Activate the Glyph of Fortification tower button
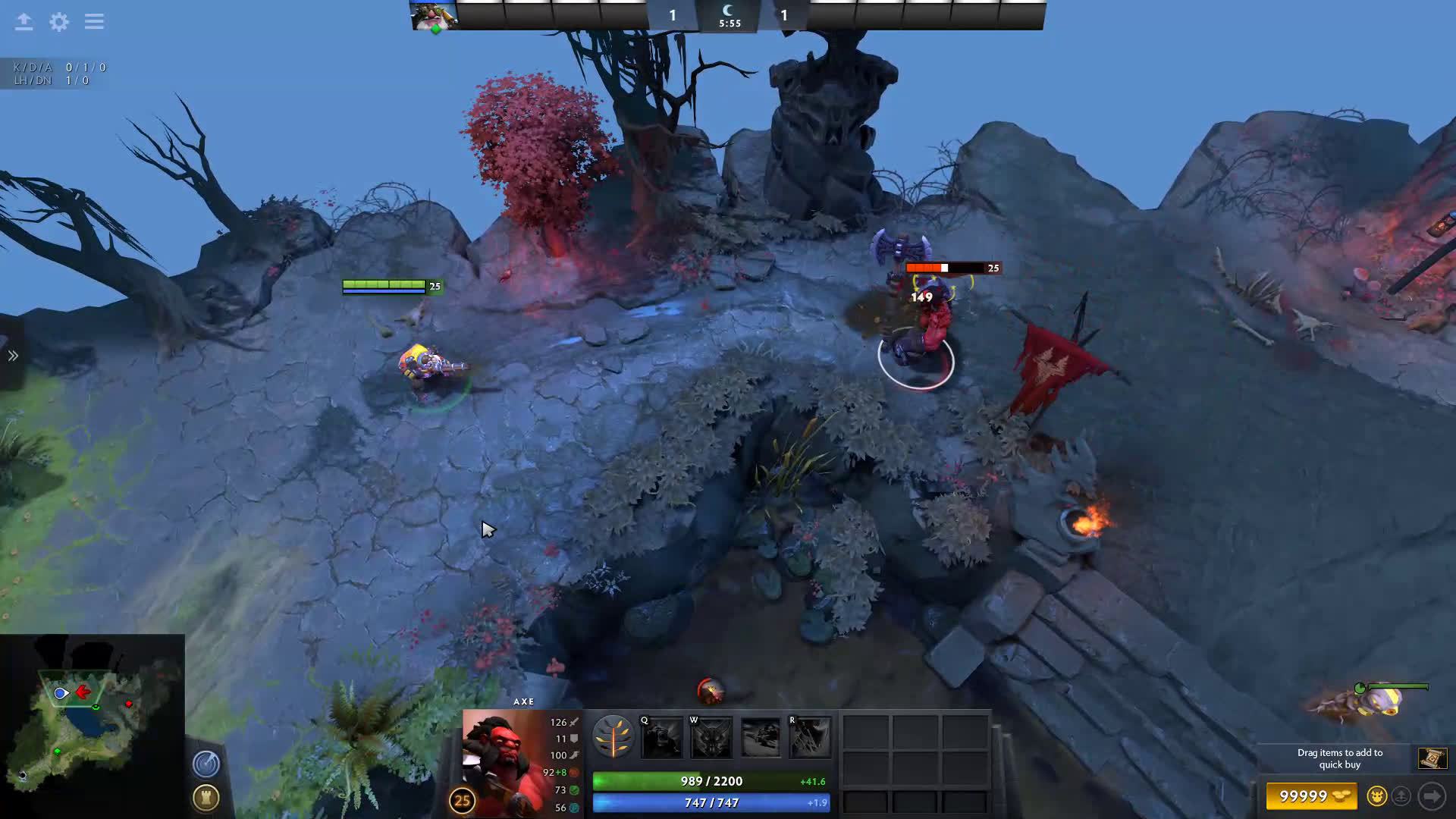The width and height of the screenshot is (1456, 819). point(206,797)
